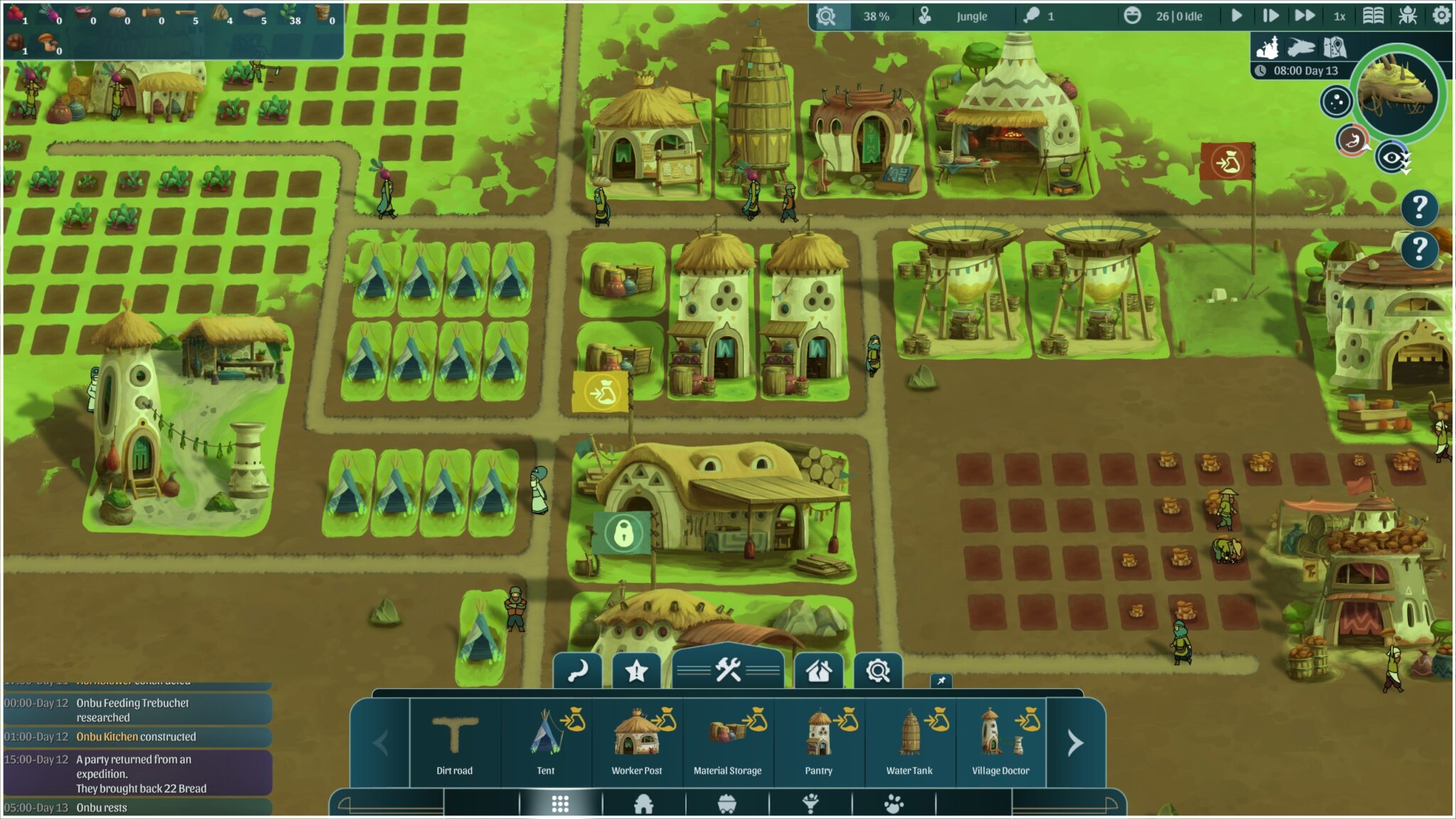
Task: Show next page of buildings
Action: (x=1075, y=744)
